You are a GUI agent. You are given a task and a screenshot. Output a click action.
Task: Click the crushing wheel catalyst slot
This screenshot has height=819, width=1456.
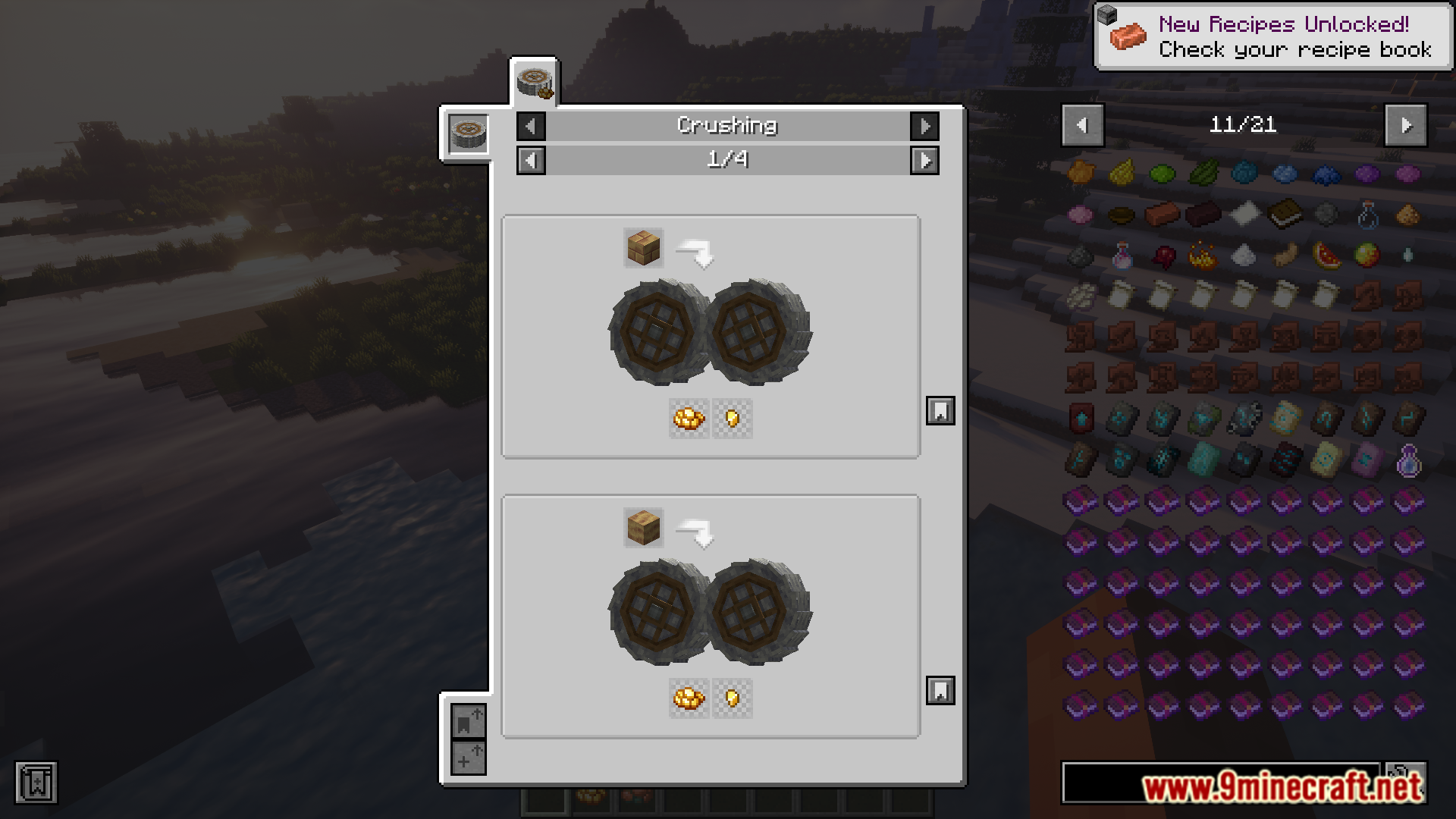point(468,133)
